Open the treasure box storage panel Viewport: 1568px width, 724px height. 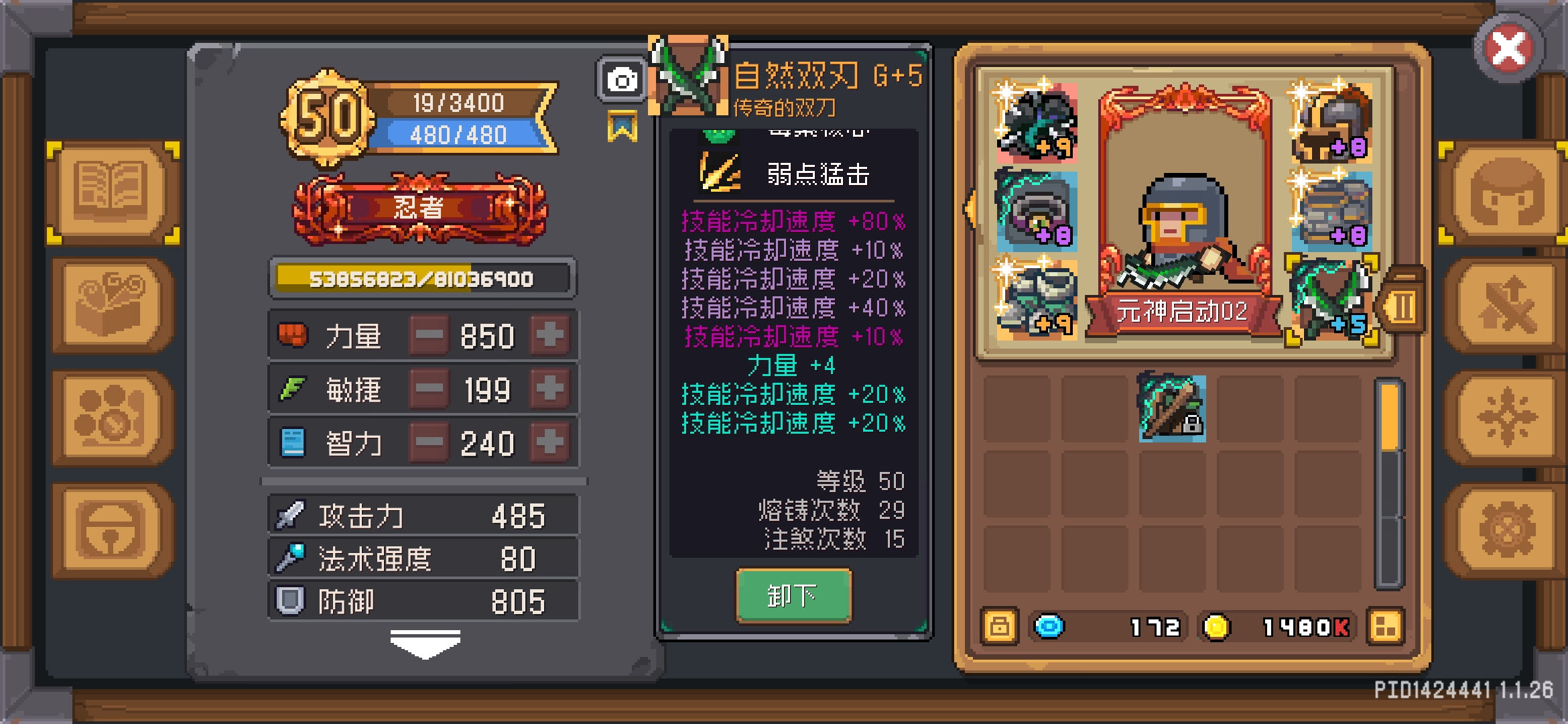[x=111, y=305]
